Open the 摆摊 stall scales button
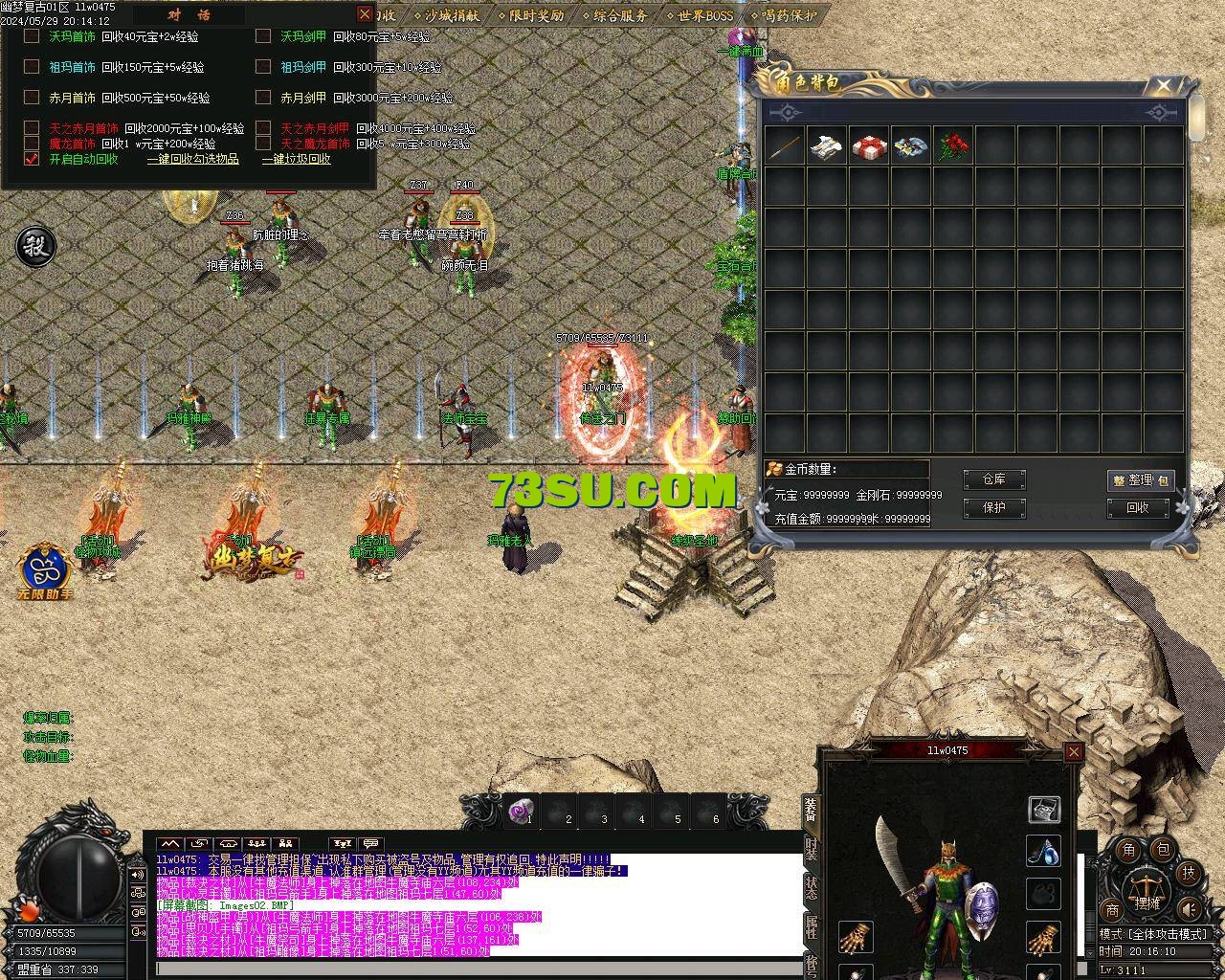This screenshot has width=1225, height=980. point(1146,888)
